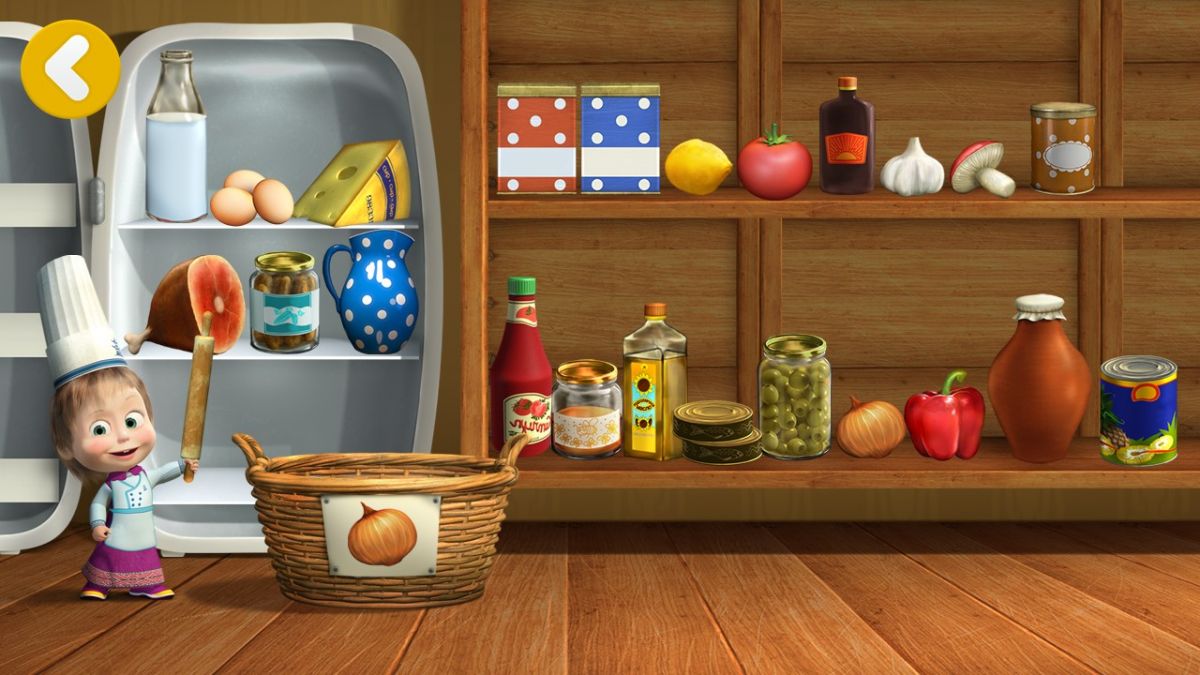
Task: Choose the brown clay pot
Action: point(1039,381)
